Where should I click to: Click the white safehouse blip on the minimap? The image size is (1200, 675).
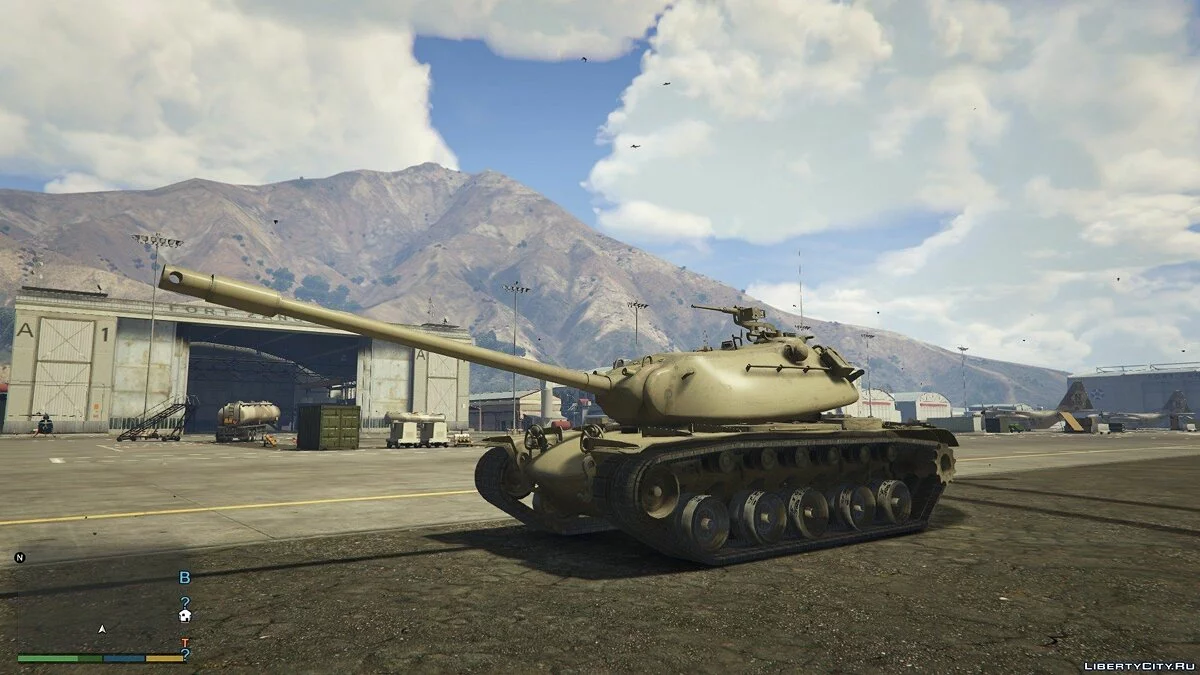coord(185,616)
